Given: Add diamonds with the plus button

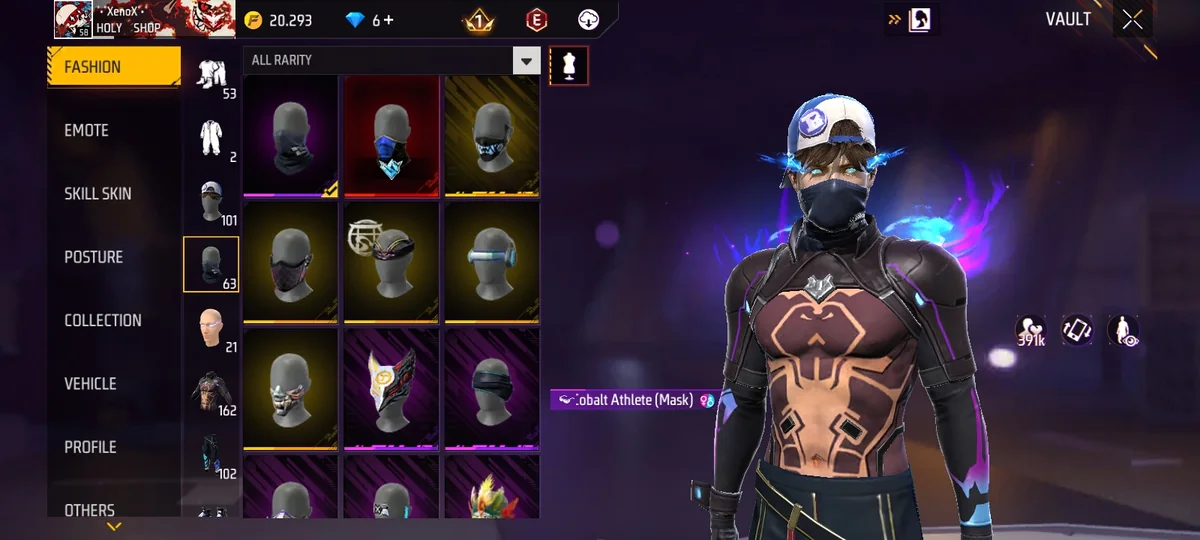Looking at the screenshot, I should pyautogui.click(x=389, y=20).
